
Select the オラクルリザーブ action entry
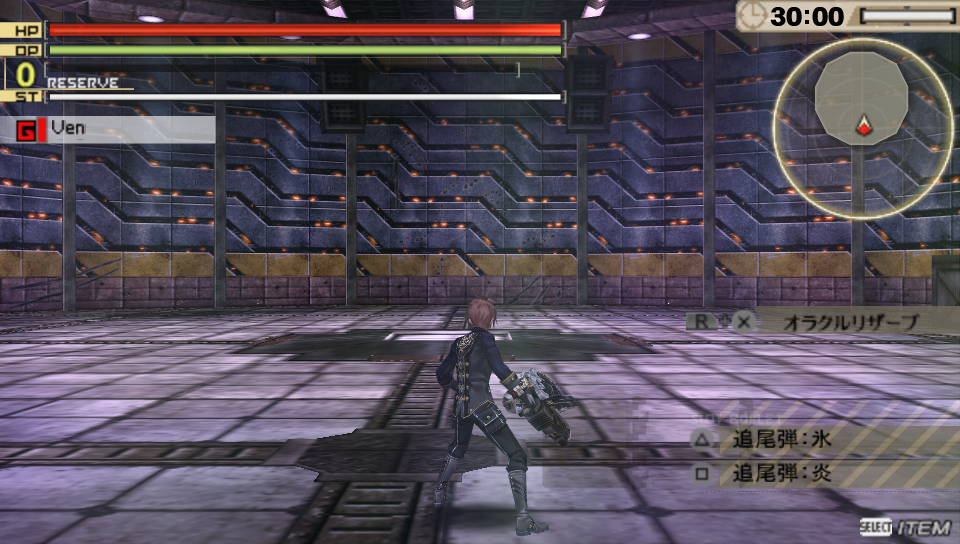(835, 322)
